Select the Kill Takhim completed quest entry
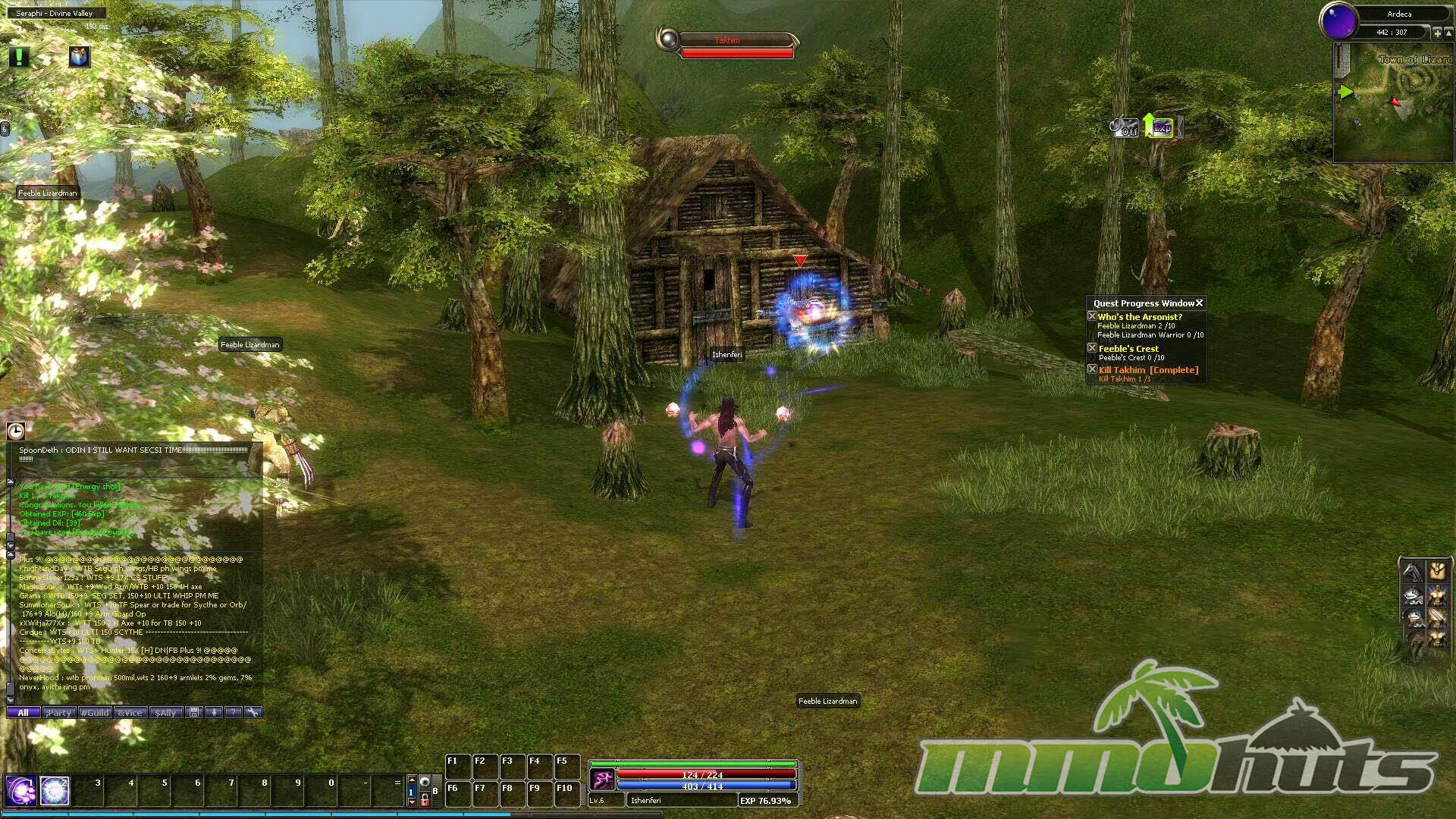 1148,370
